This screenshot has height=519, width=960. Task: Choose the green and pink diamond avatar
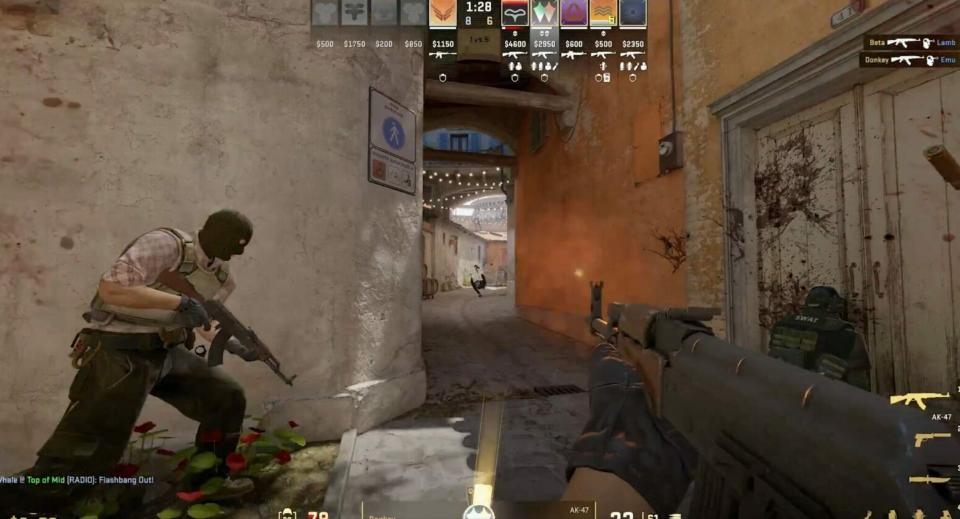544,13
